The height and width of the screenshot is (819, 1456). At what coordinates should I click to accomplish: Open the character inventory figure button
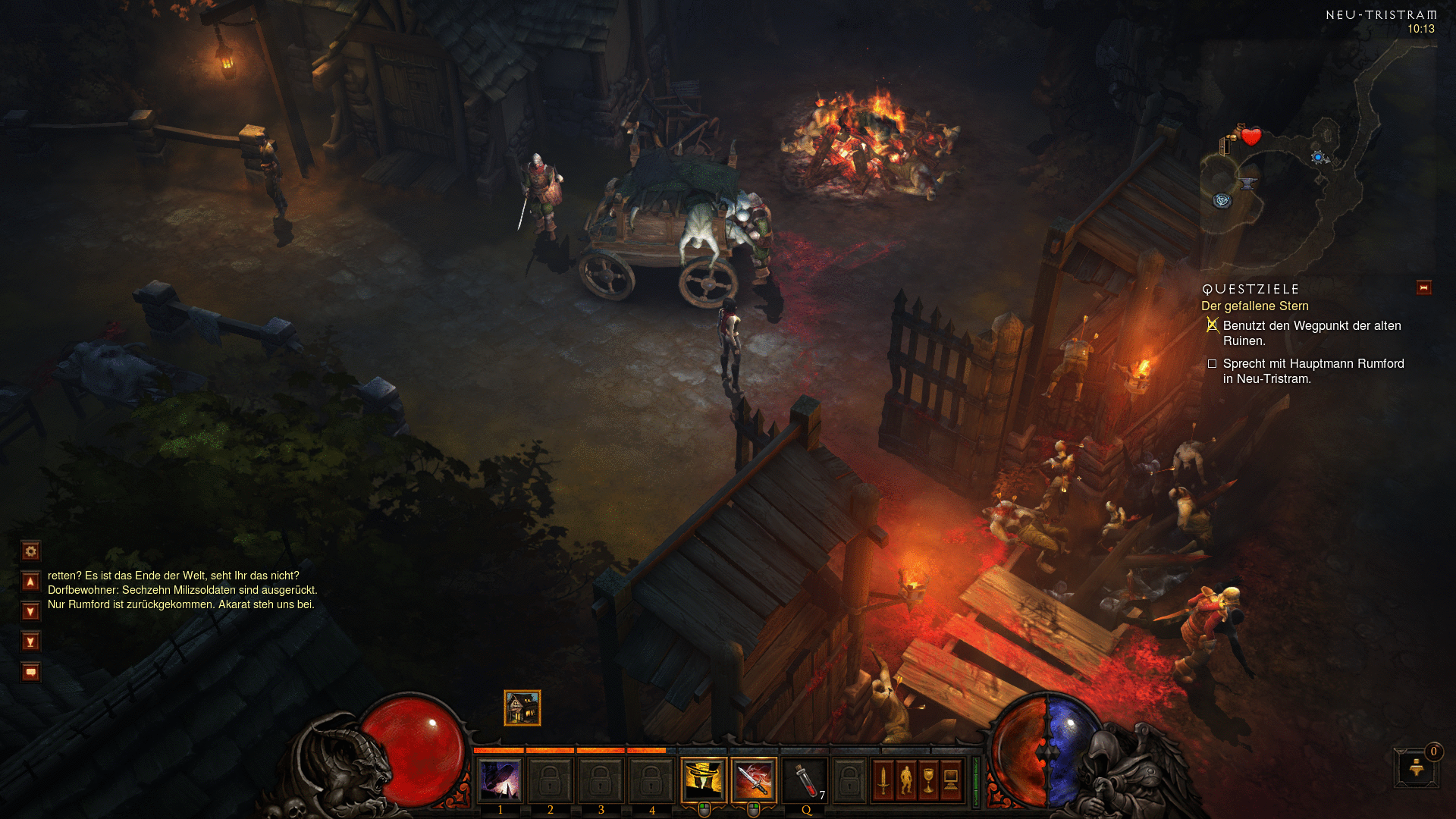pyautogui.click(x=905, y=780)
